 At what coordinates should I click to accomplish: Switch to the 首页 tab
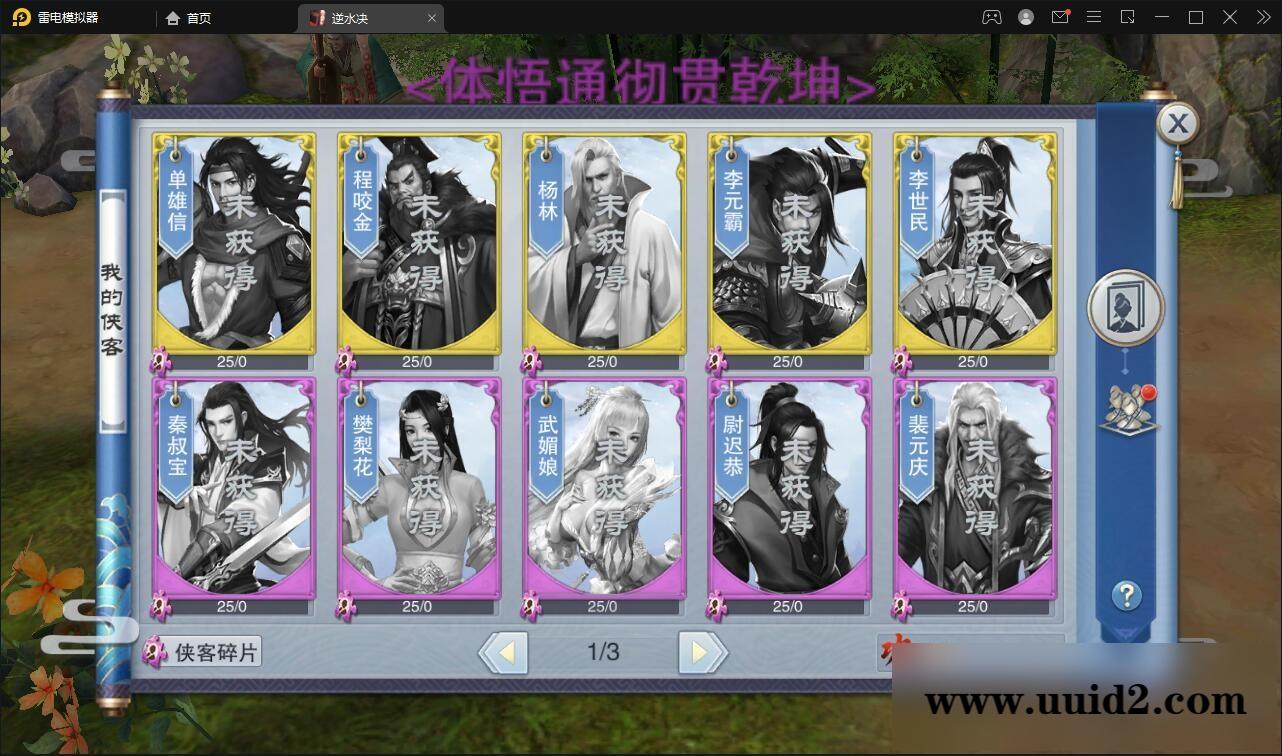[x=189, y=17]
